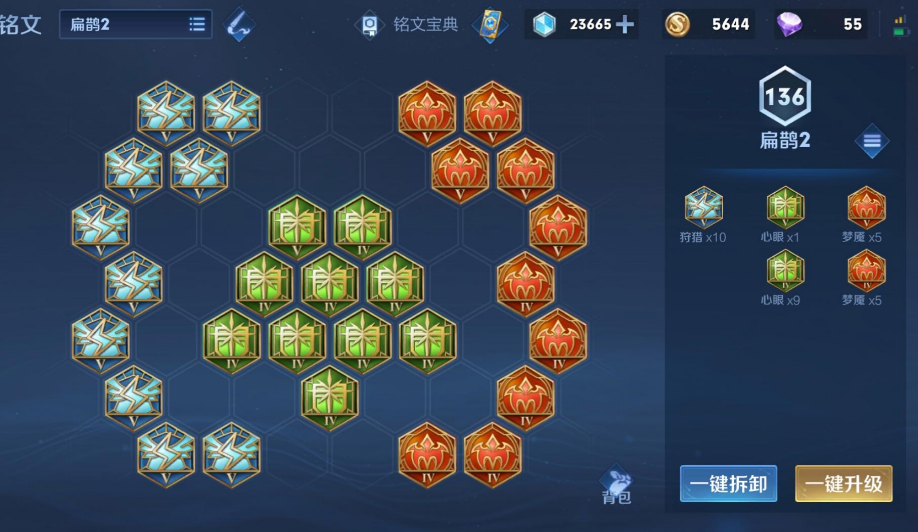This screenshot has width=918, height=532.
Task: Click the 一键升级 upgrade-all button
Action: [x=843, y=484]
